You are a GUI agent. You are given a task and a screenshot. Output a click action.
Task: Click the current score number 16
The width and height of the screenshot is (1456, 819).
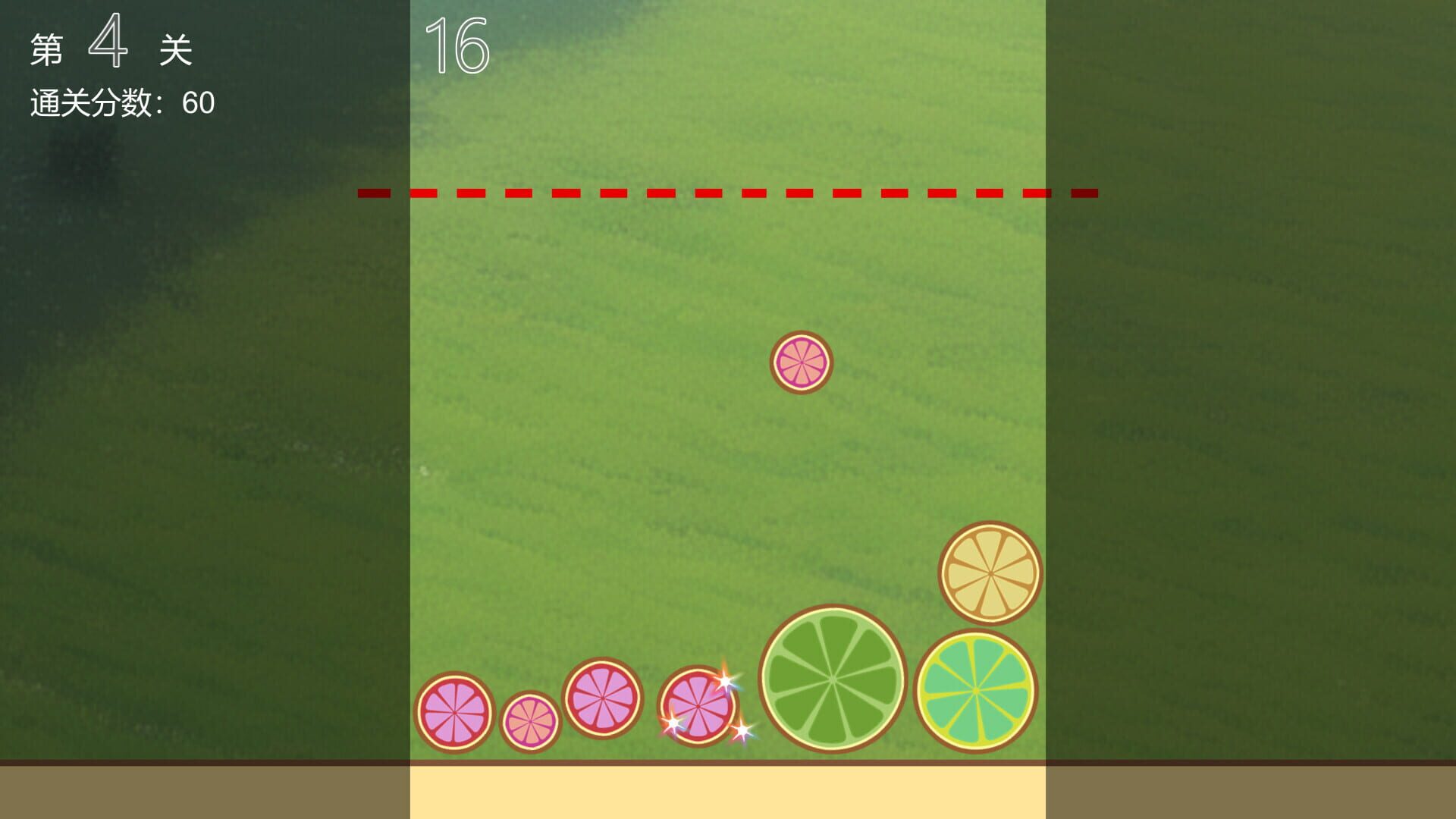click(457, 43)
